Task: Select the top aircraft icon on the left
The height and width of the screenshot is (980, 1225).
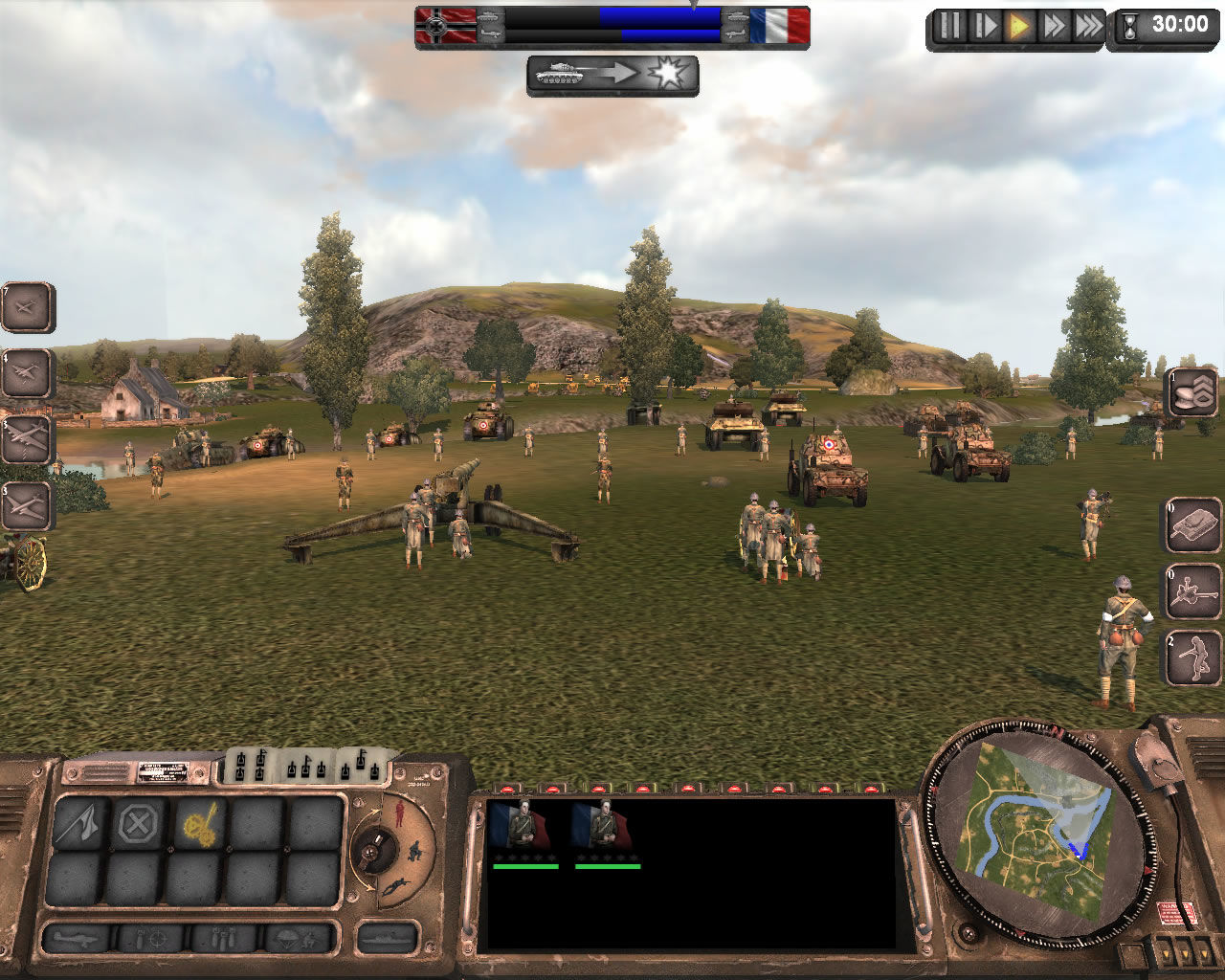Action: point(27,308)
